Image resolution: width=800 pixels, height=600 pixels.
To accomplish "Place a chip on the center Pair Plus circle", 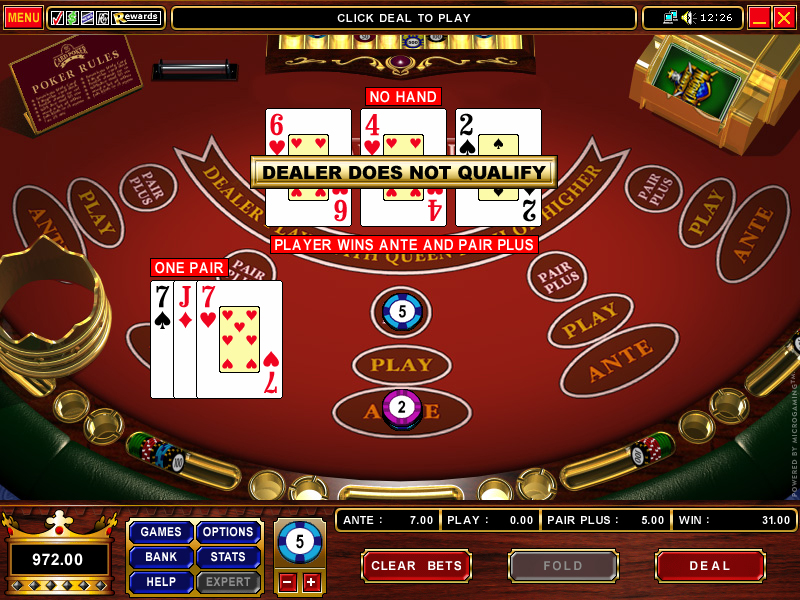I will point(402,312).
